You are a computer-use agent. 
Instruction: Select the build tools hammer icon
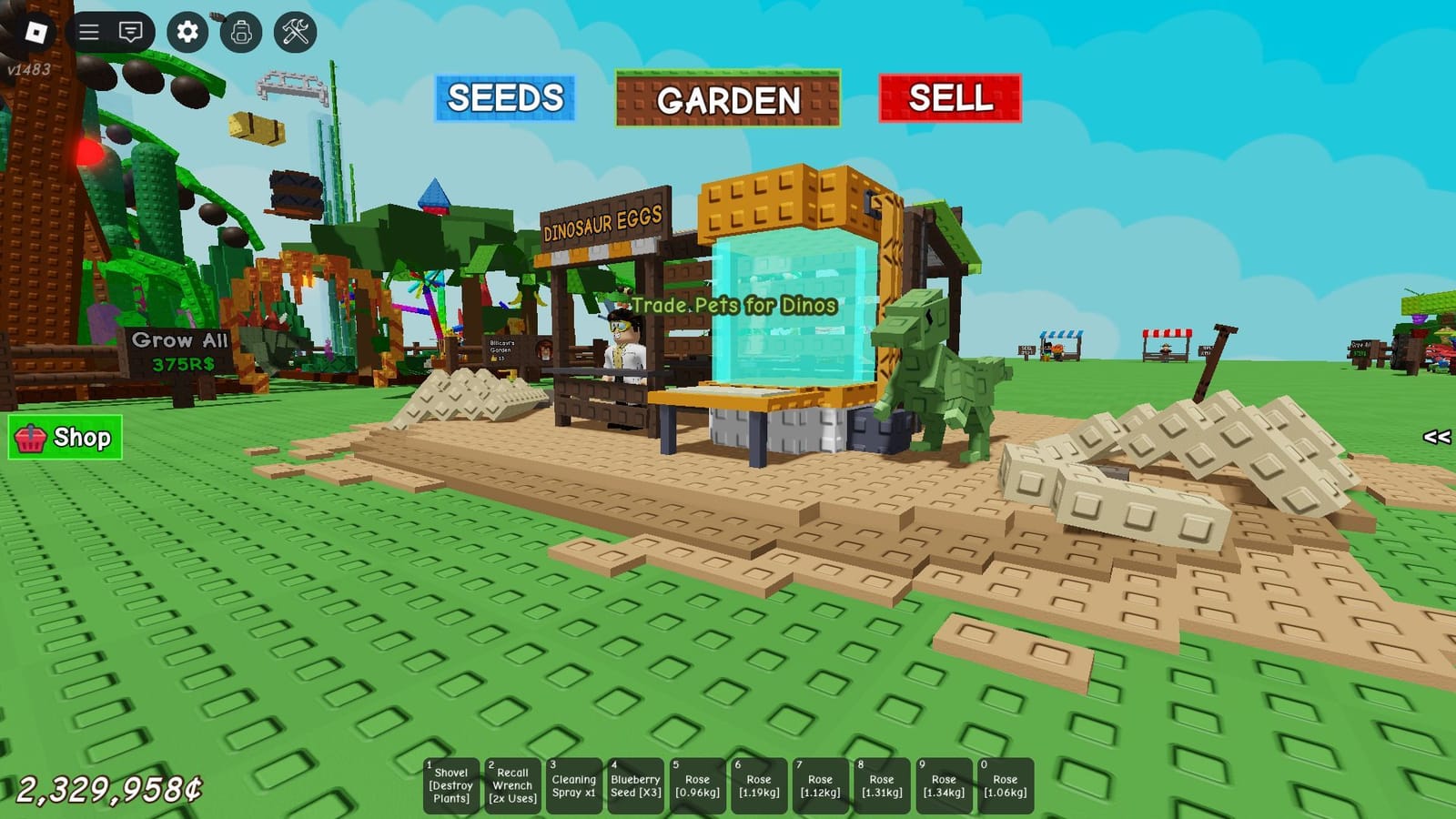pos(294,34)
